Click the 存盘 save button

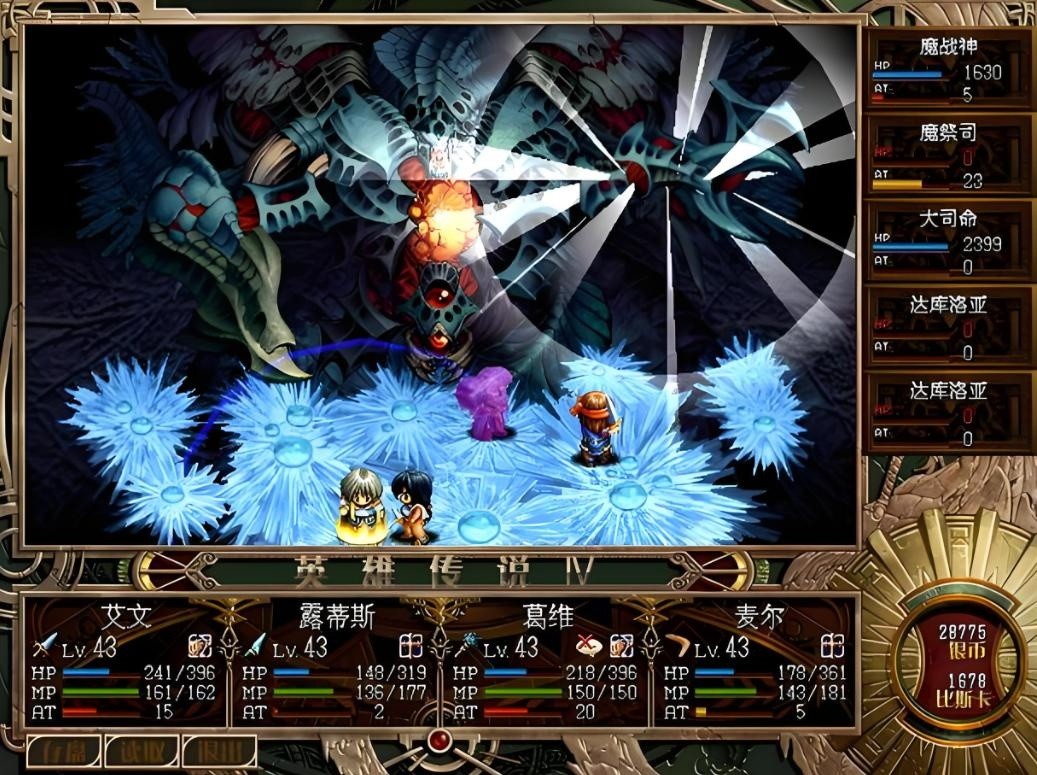pyautogui.click(x=64, y=751)
